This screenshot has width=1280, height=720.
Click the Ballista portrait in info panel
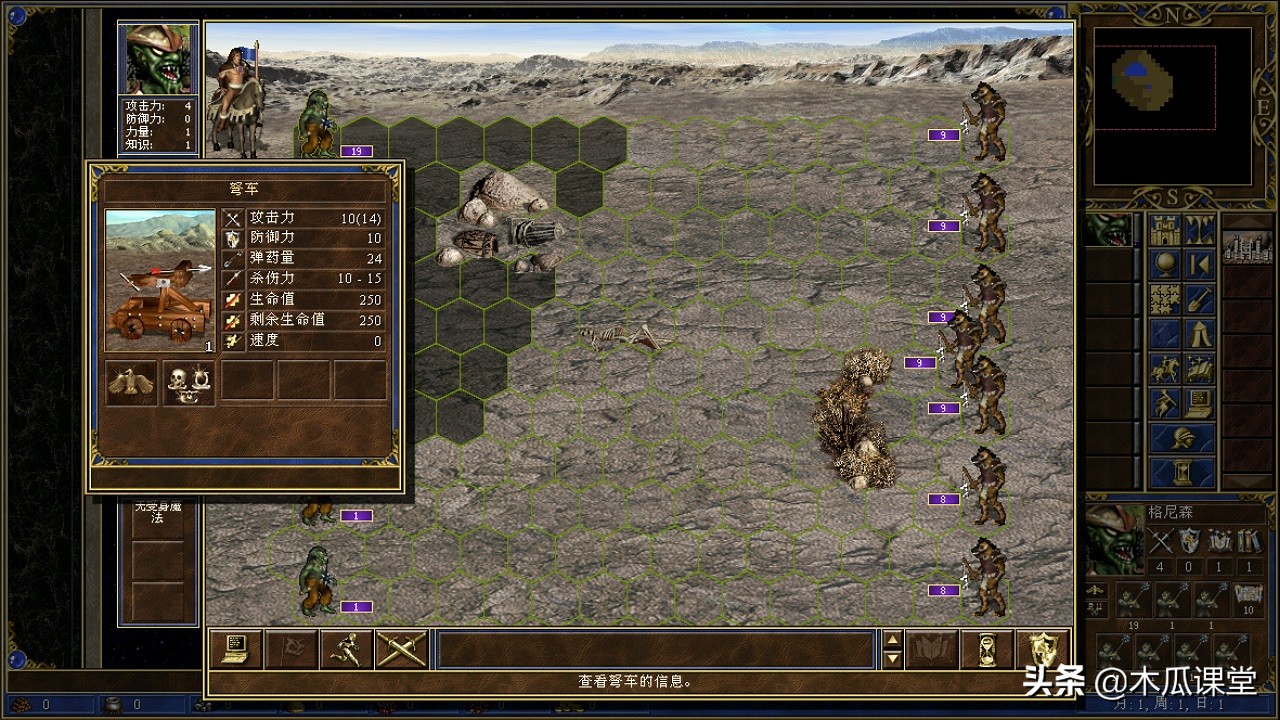(x=160, y=281)
